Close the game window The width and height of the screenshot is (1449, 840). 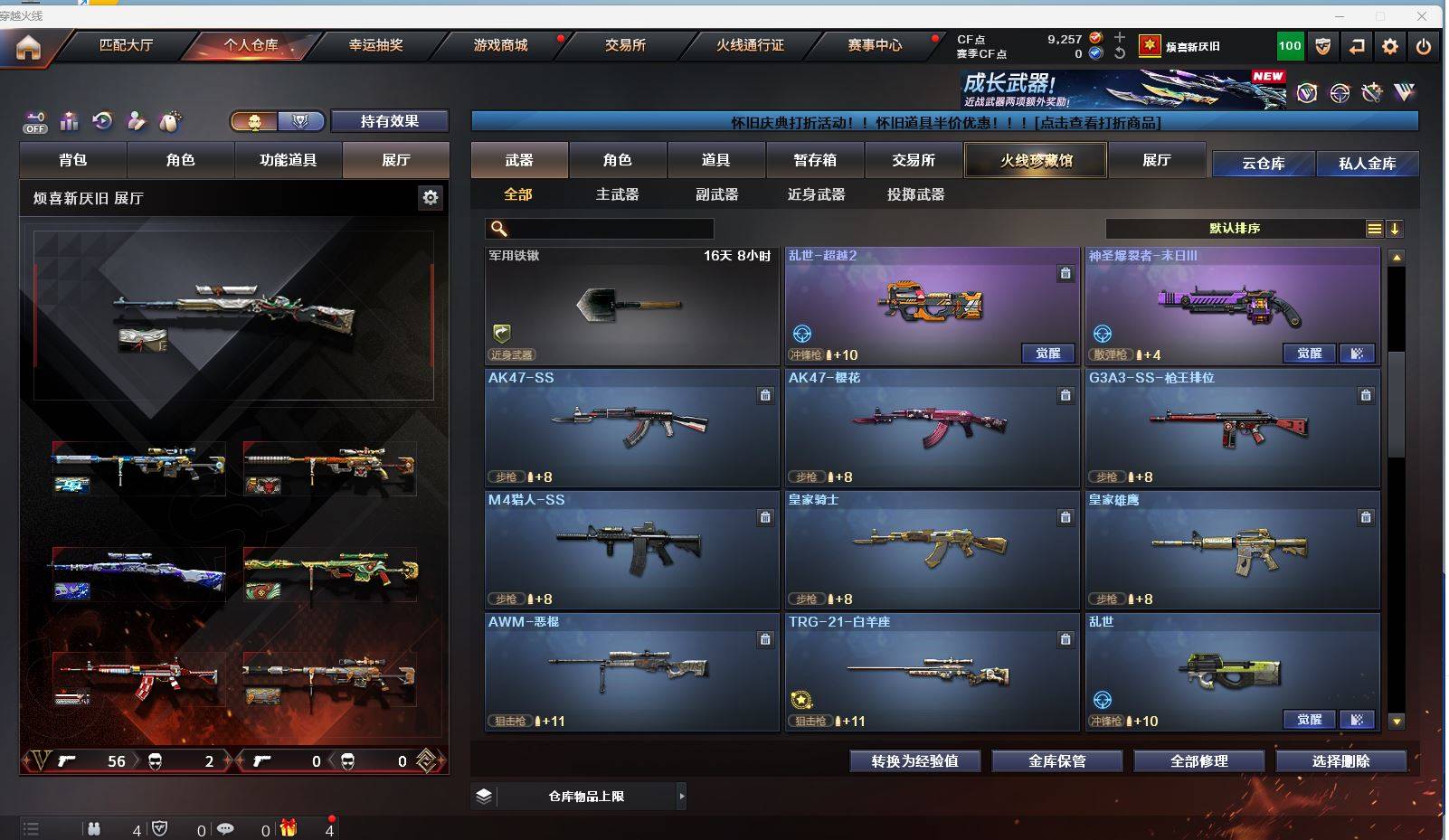(1422, 16)
